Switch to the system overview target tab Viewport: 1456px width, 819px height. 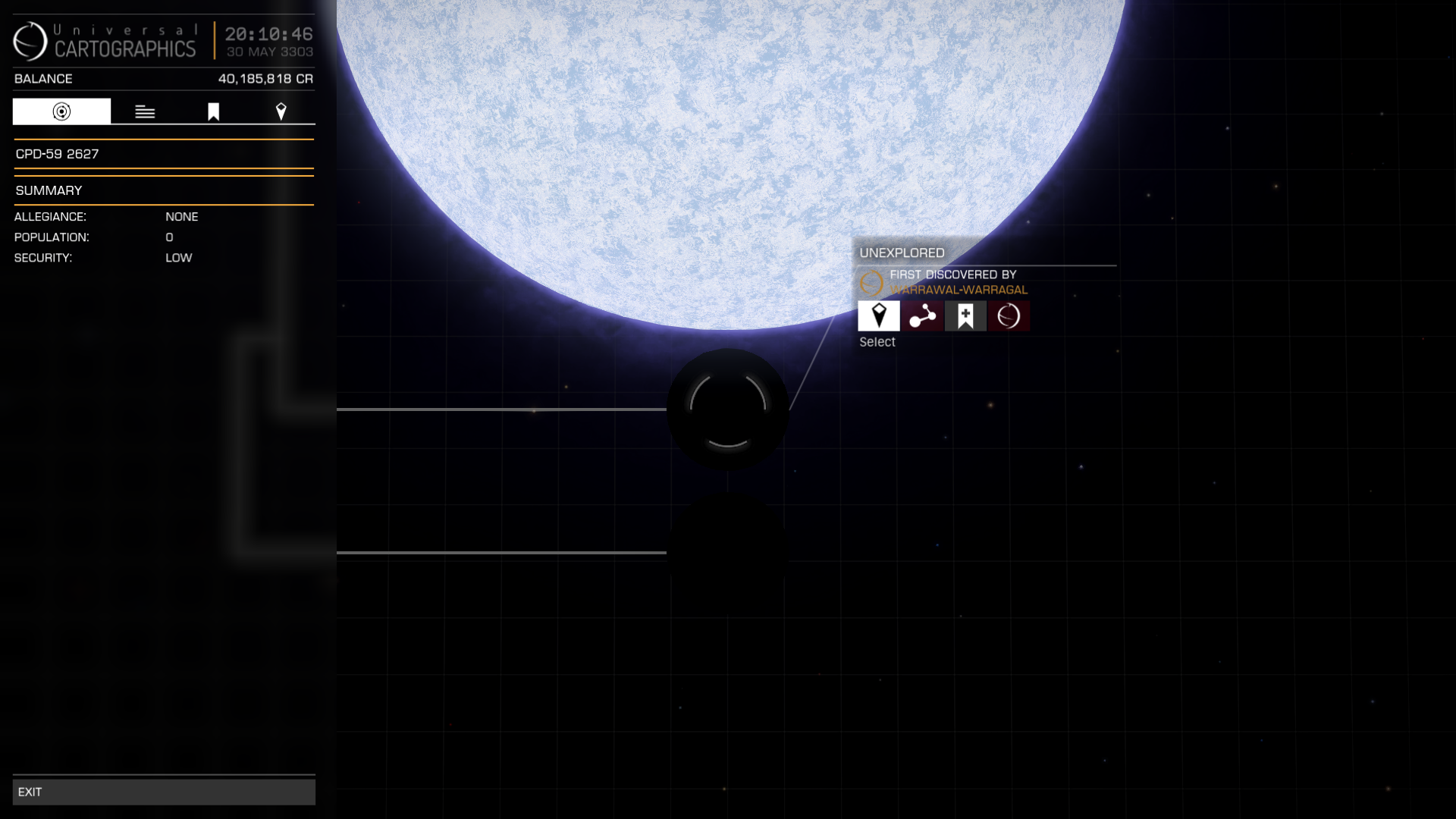pos(61,111)
